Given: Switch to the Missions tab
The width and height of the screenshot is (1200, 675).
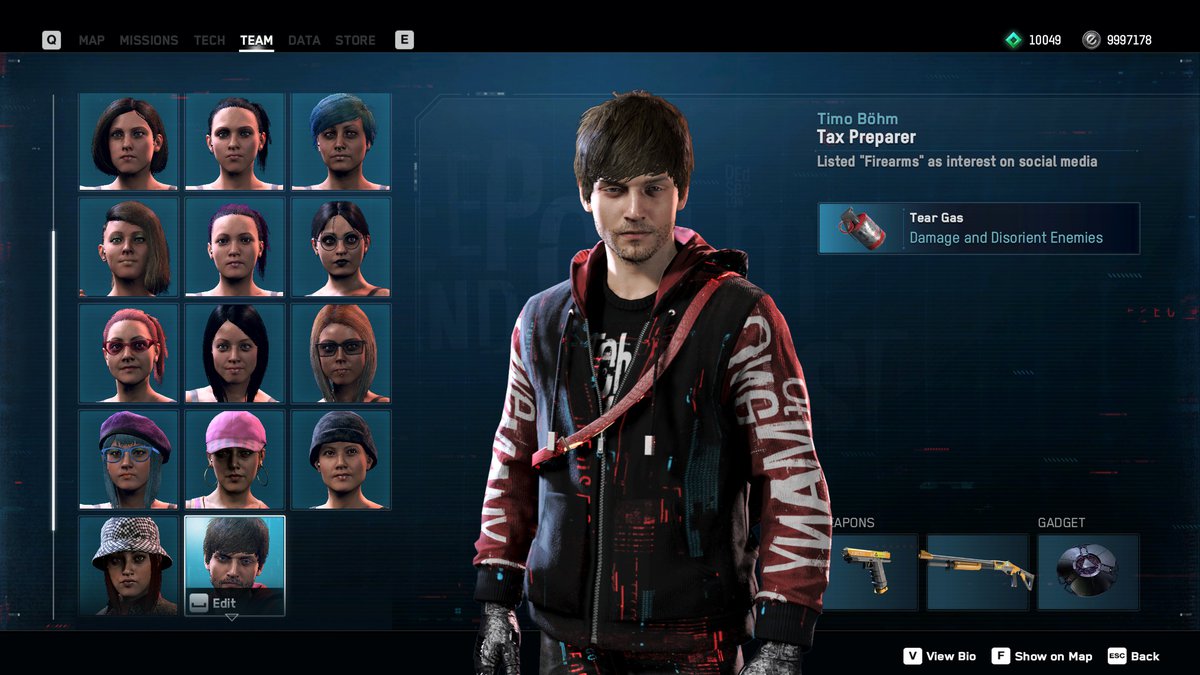Looking at the screenshot, I should pos(148,40).
